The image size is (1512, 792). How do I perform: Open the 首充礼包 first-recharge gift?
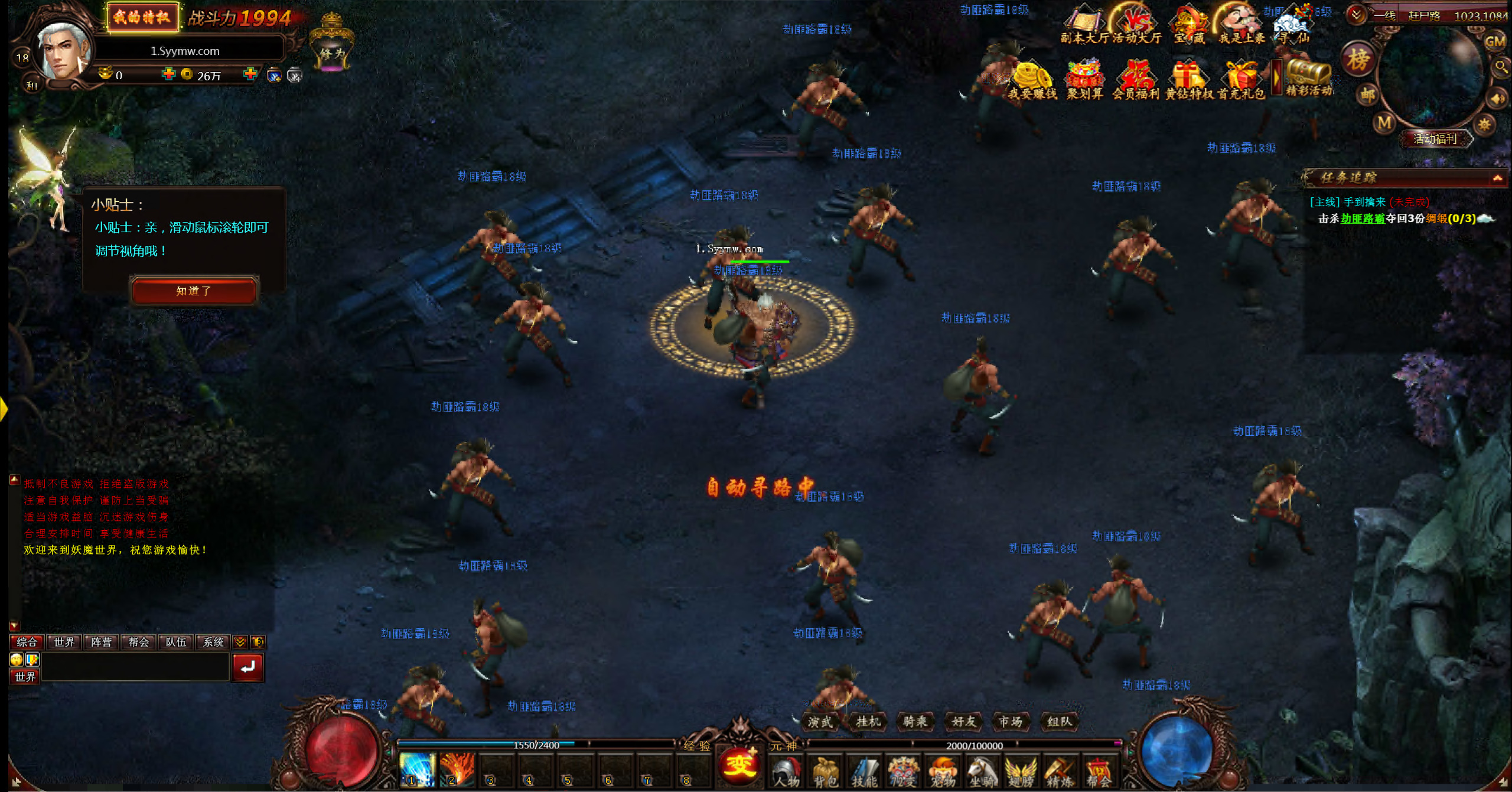coord(1241,81)
